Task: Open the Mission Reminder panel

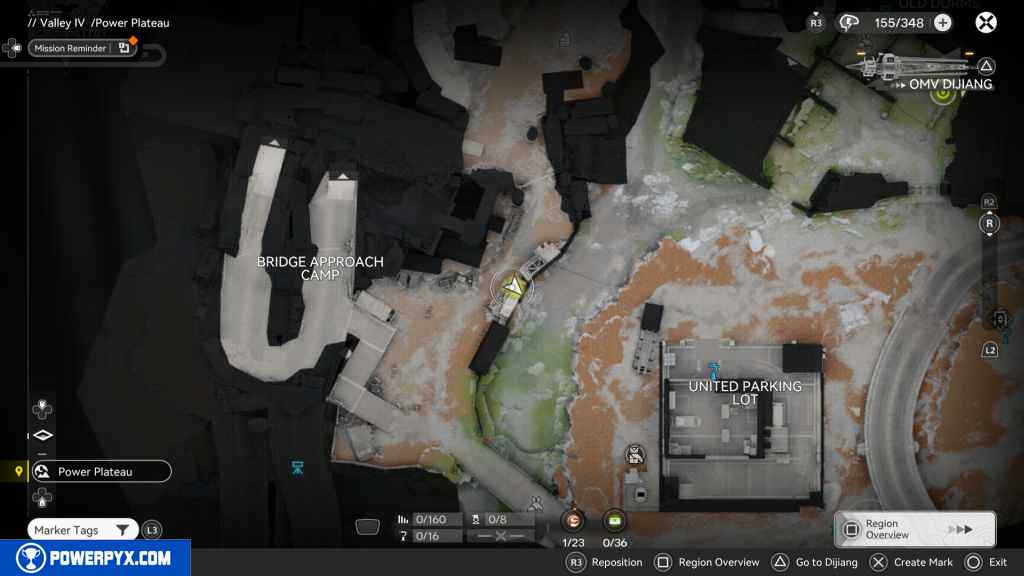Action: (82, 48)
